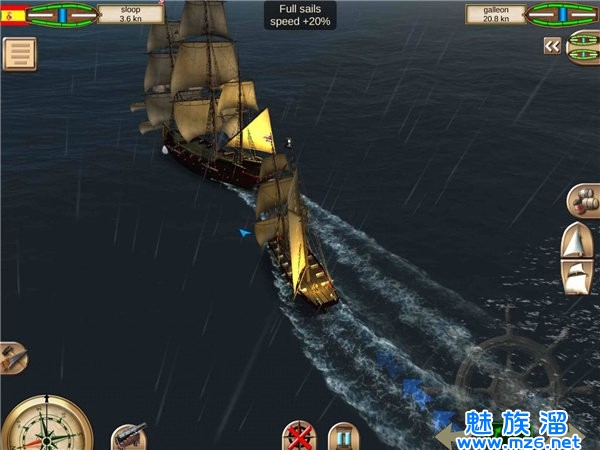The width and height of the screenshot is (600, 450).
Task: Toggle the crossed-out red action button
Action: [x=298, y=437]
